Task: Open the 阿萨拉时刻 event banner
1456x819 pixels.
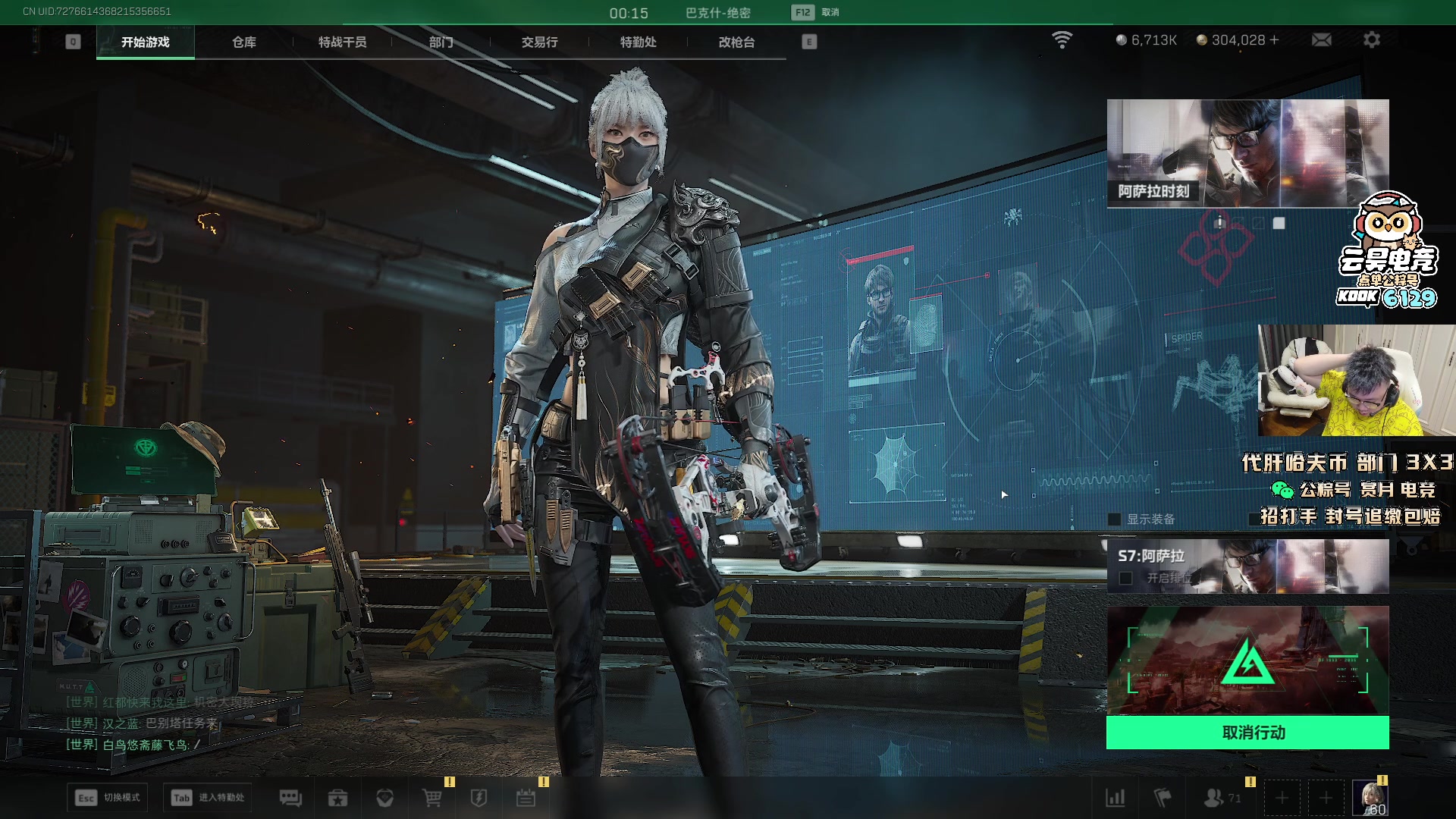Action: [x=1247, y=153]
